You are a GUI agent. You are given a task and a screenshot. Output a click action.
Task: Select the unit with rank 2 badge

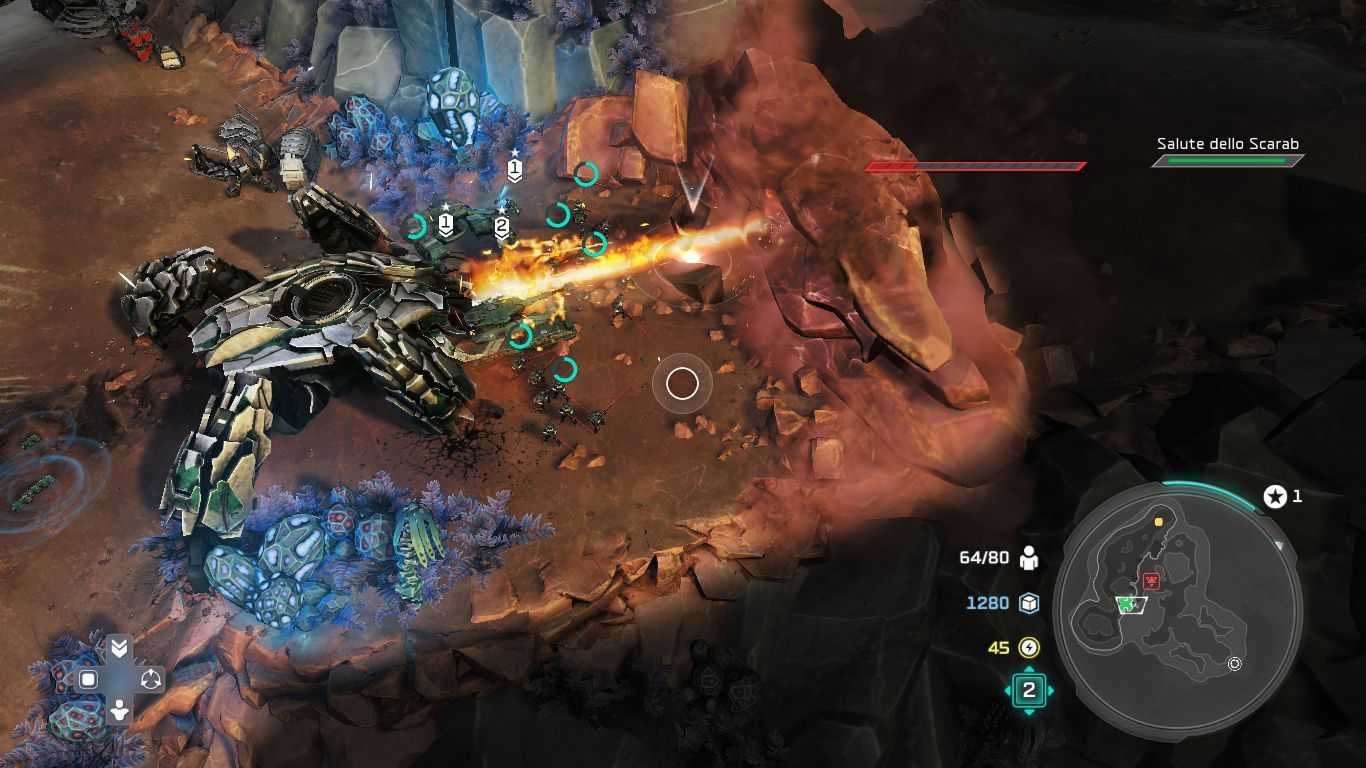click(x=502, y=228)
